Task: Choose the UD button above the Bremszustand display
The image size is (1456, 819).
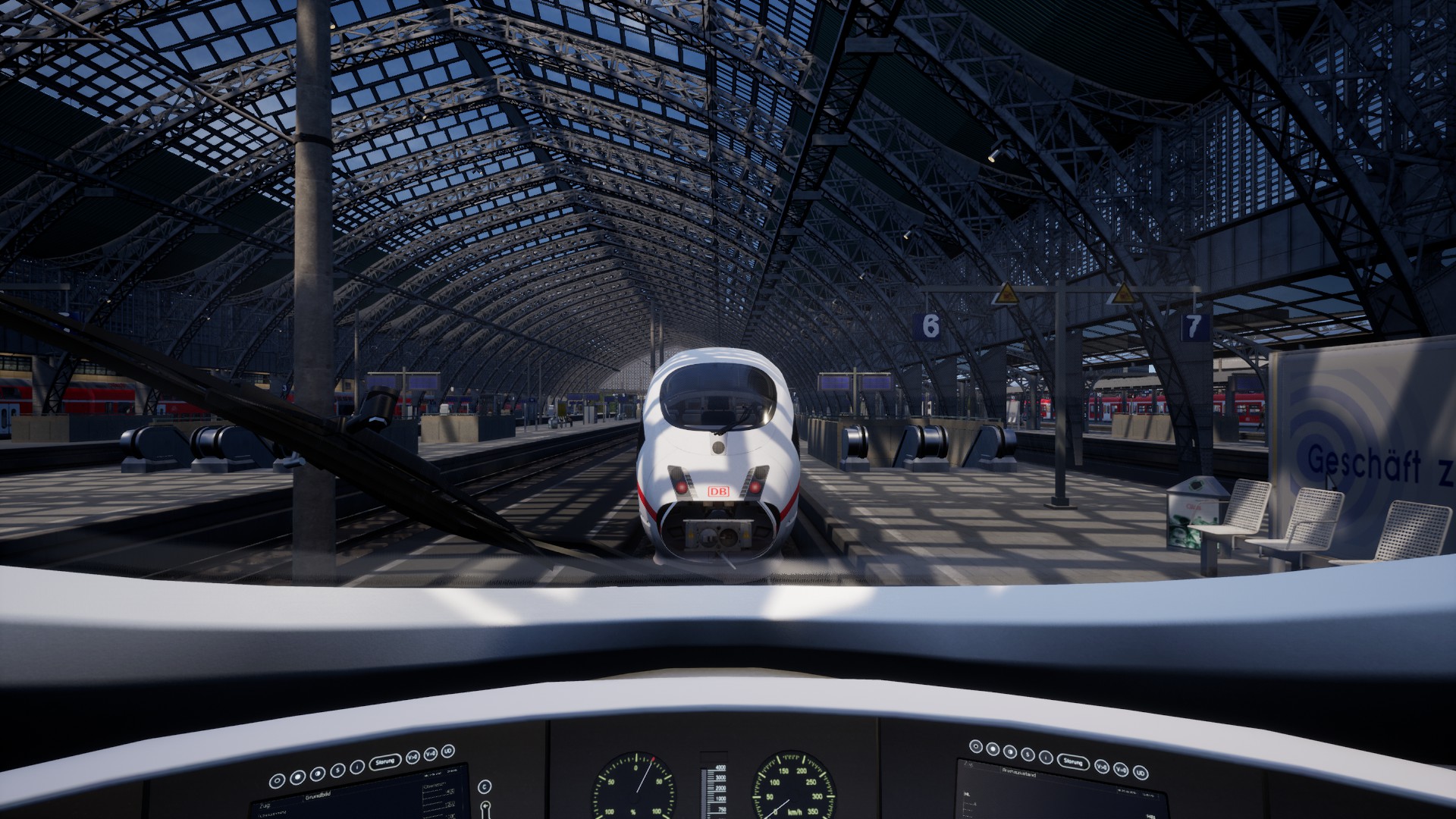Action: 1139,773
